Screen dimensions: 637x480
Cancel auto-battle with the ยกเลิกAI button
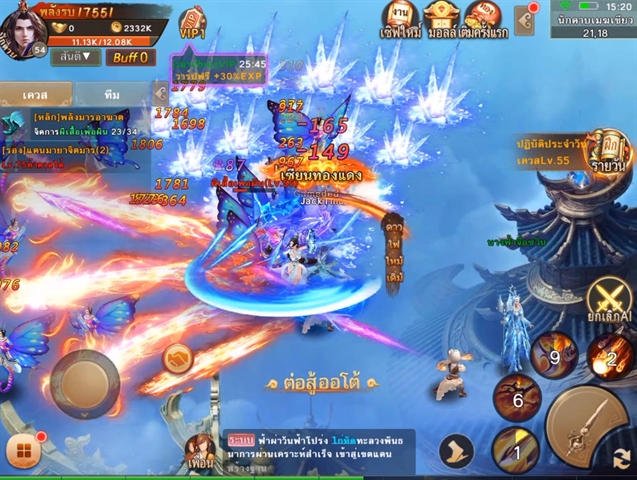[609, 300]
